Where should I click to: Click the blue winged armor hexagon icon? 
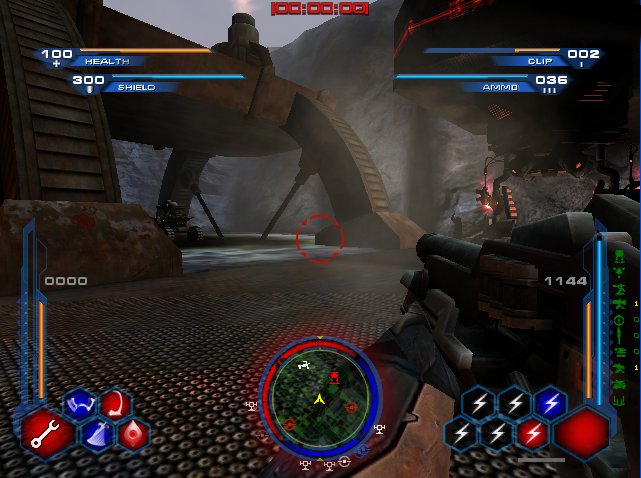pos(78,405)
